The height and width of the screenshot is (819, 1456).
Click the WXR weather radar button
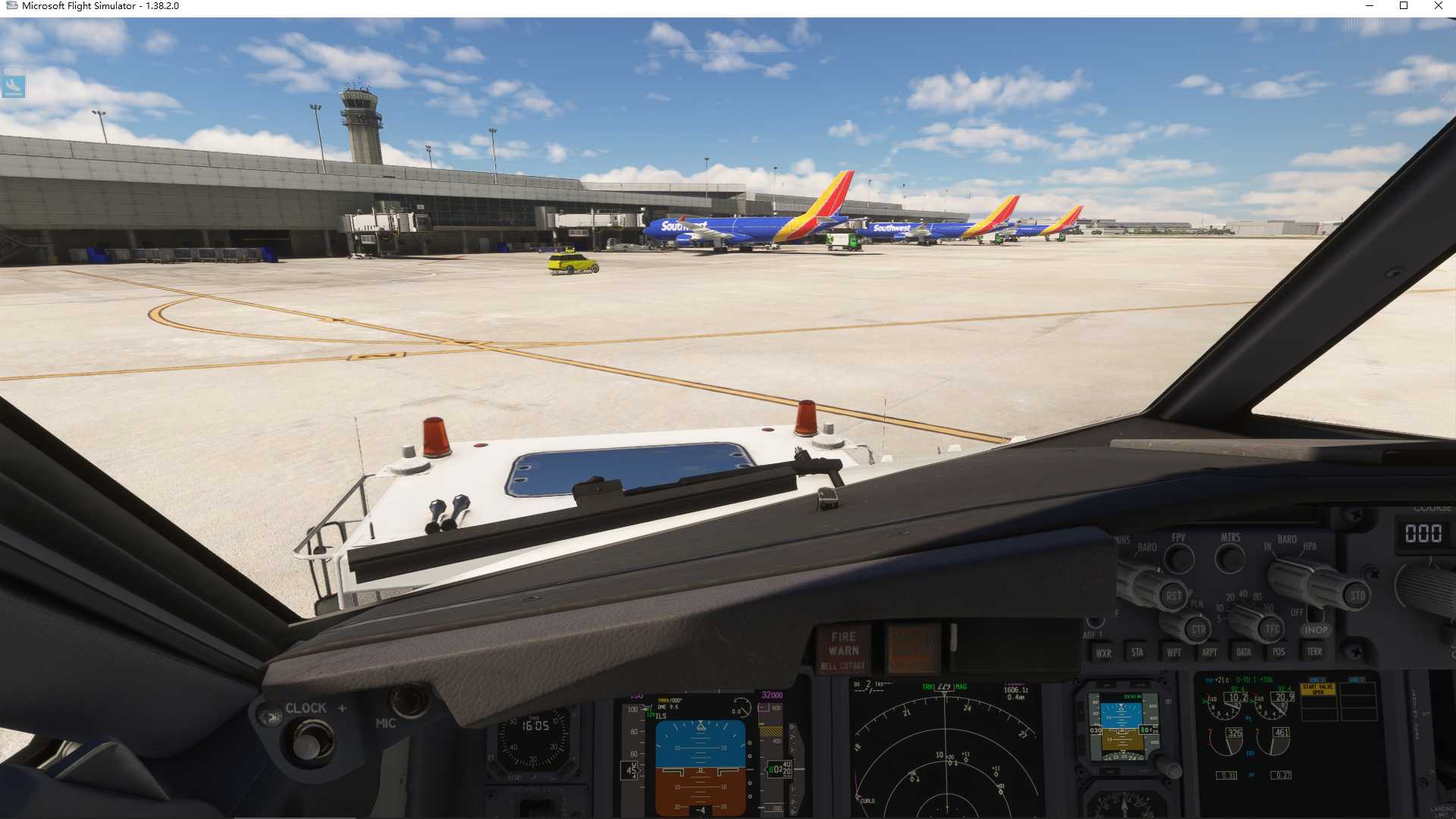[1104, 653]
